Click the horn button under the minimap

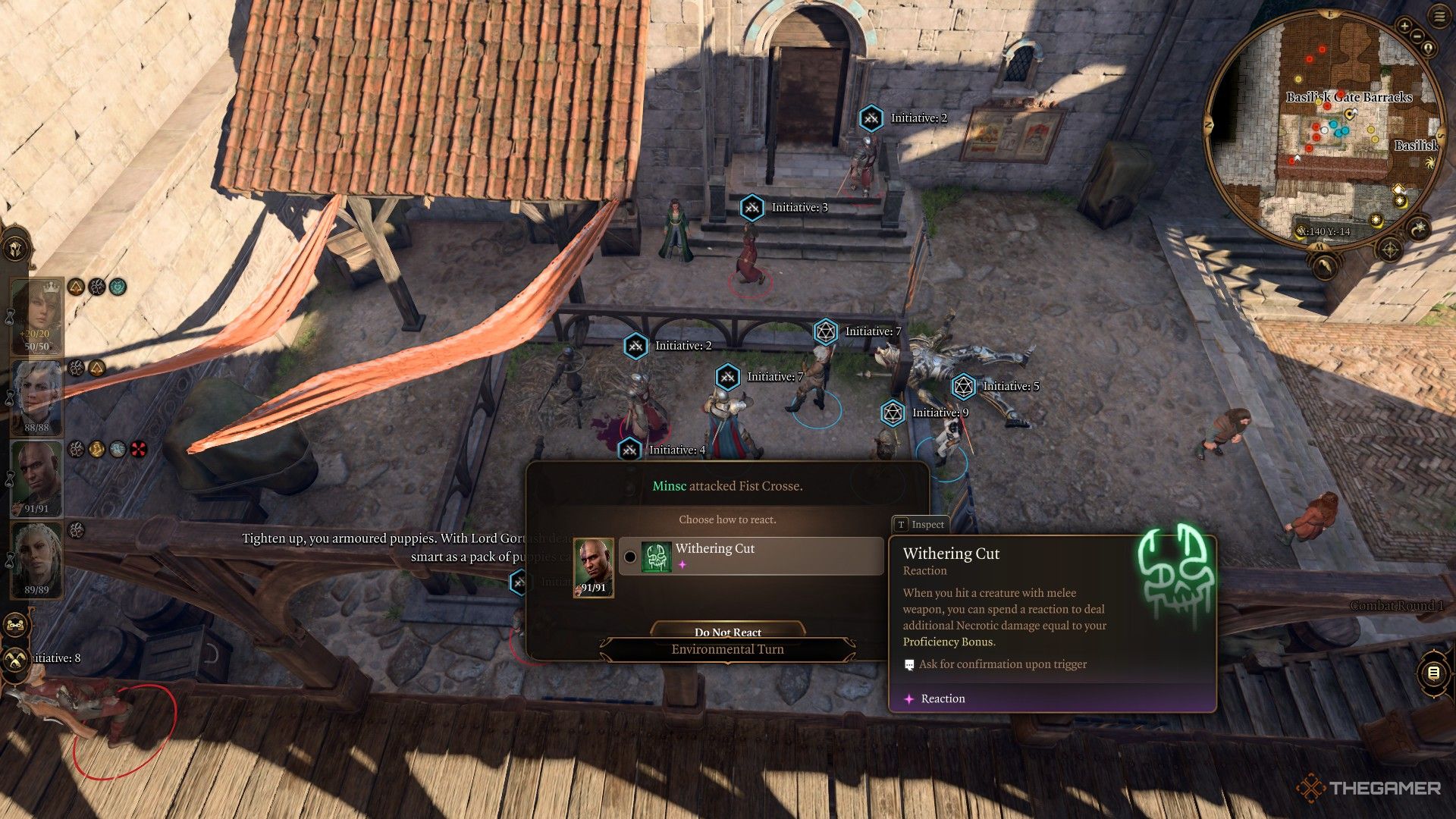(1324, 265)
